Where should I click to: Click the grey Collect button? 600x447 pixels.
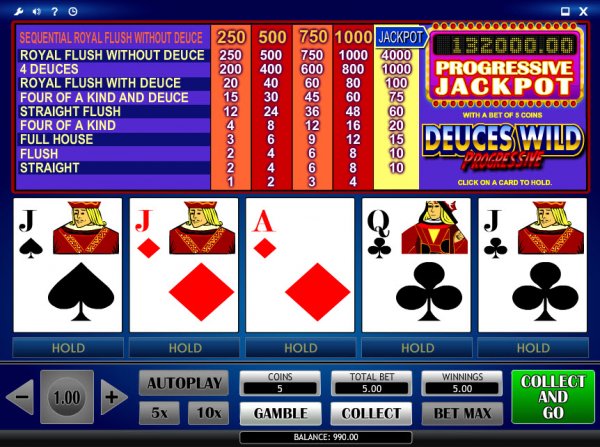[x=371, y=413]
